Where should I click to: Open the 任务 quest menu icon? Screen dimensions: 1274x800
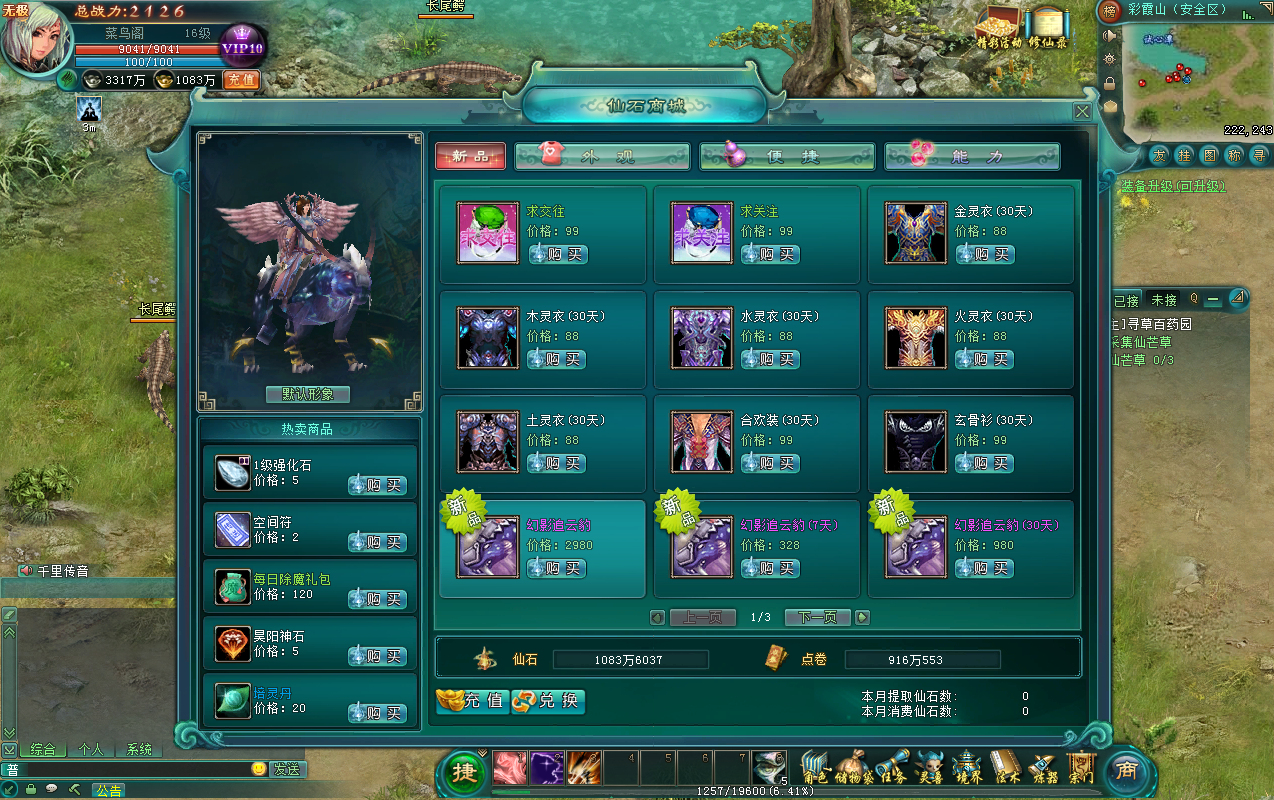tap(892, 768)
